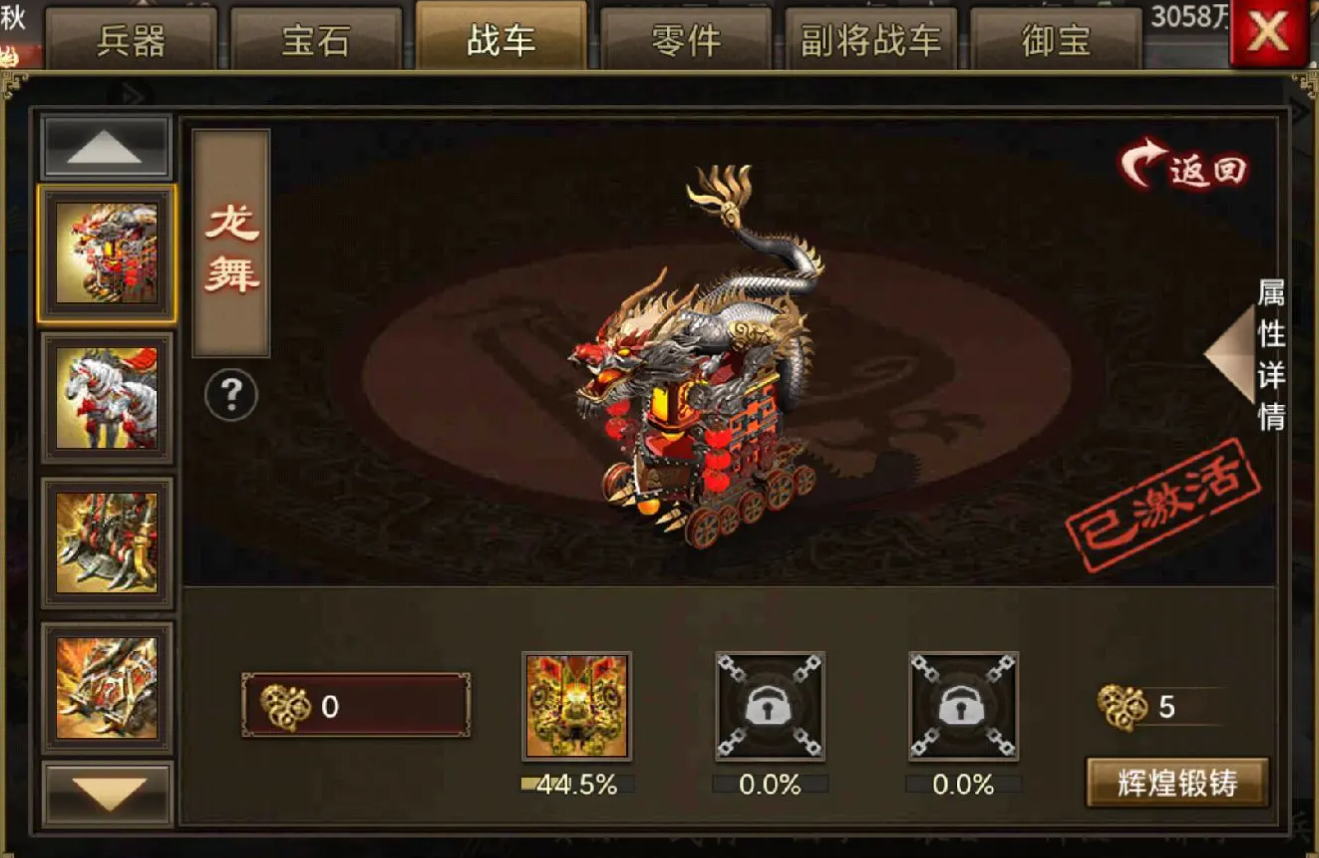Screen dimensions: 1319x858
Task: Click the 返回 back button
Action: (x=1186, y=168)
